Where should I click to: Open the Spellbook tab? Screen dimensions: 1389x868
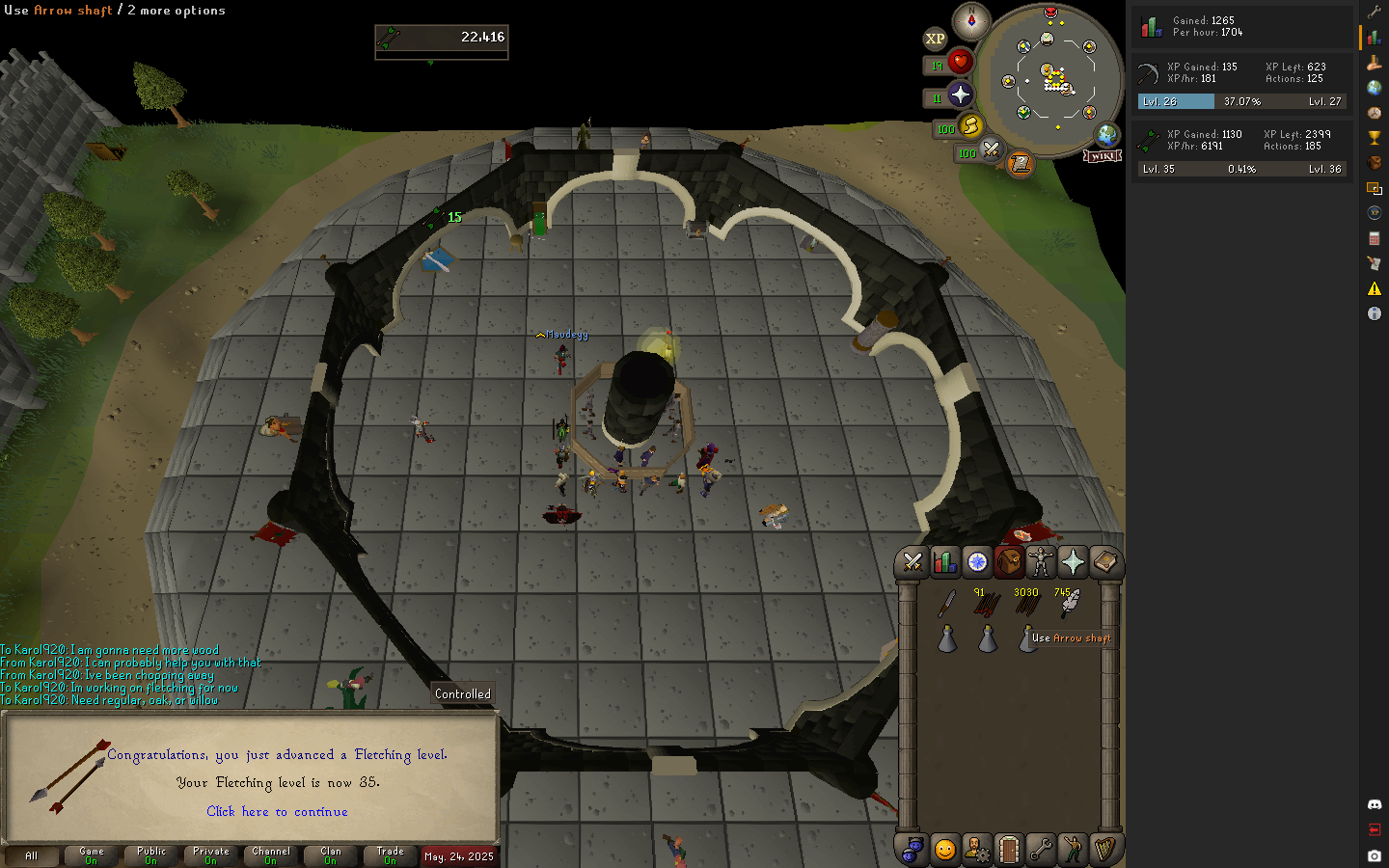[1105, 561]
